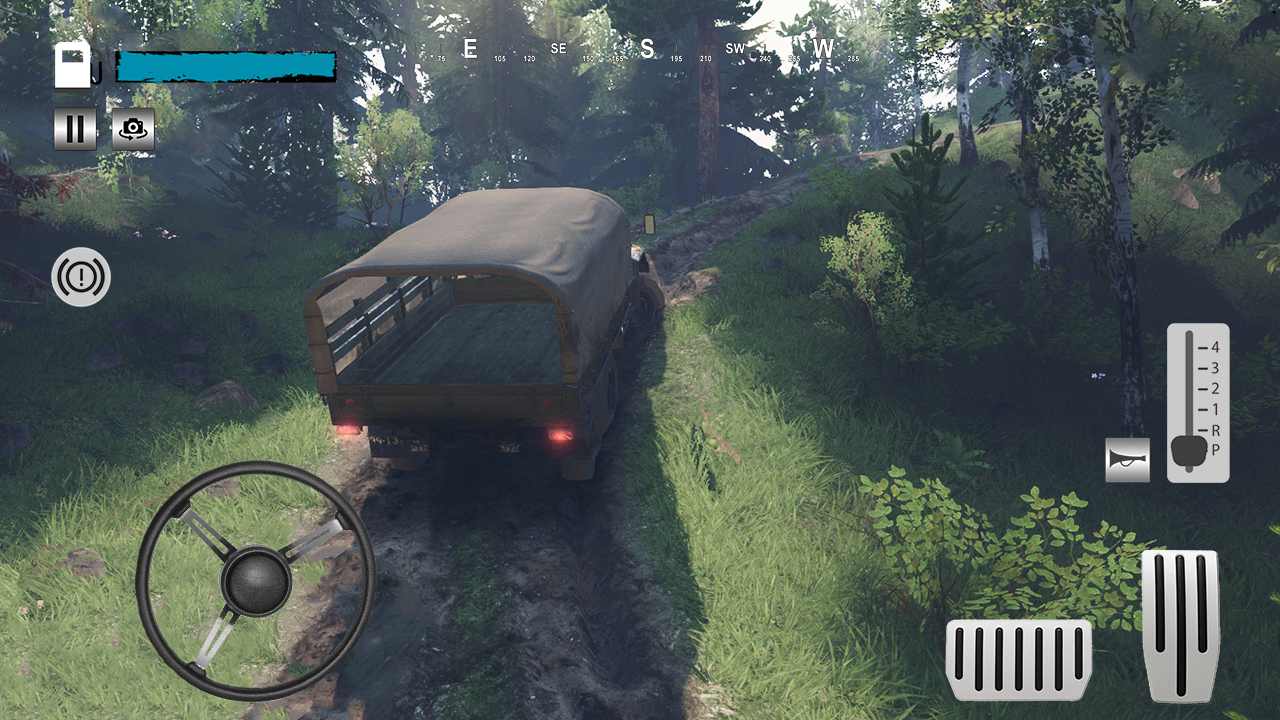Click the pause icon
Screen dimensions: 1280x720
click(75, 129)
